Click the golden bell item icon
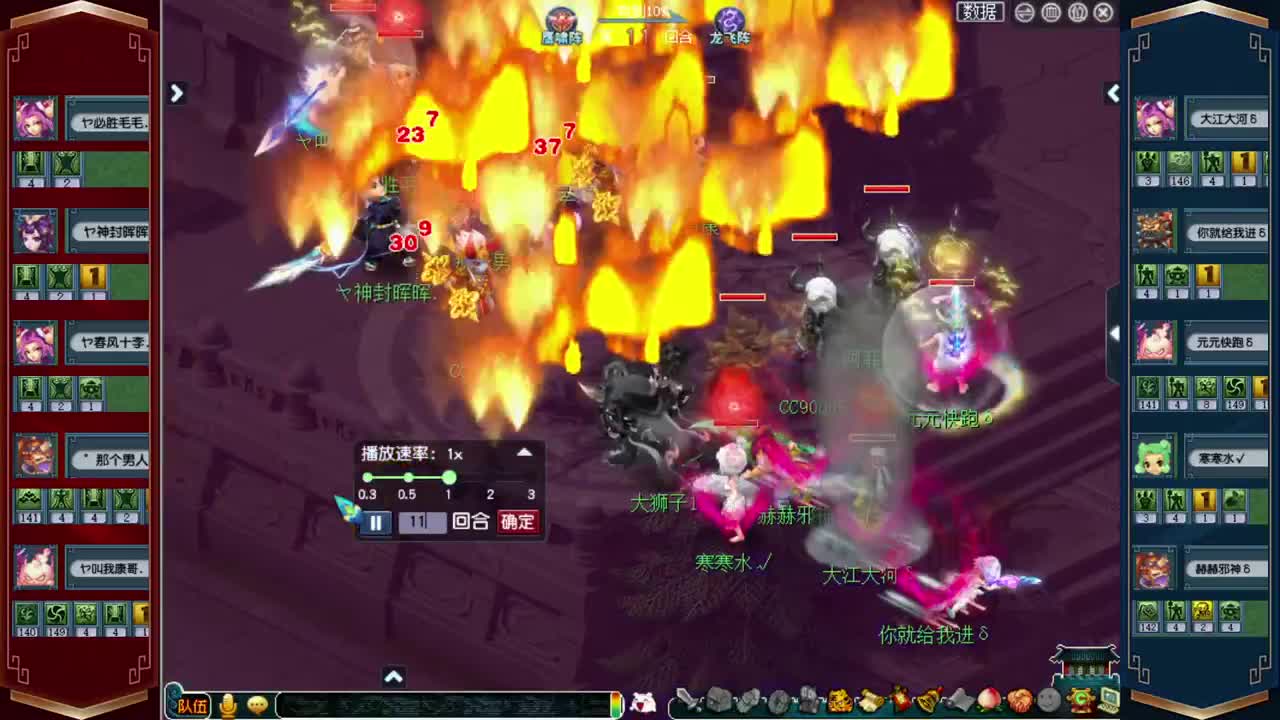Screen dimensions: 1280x720 (925, 701)
